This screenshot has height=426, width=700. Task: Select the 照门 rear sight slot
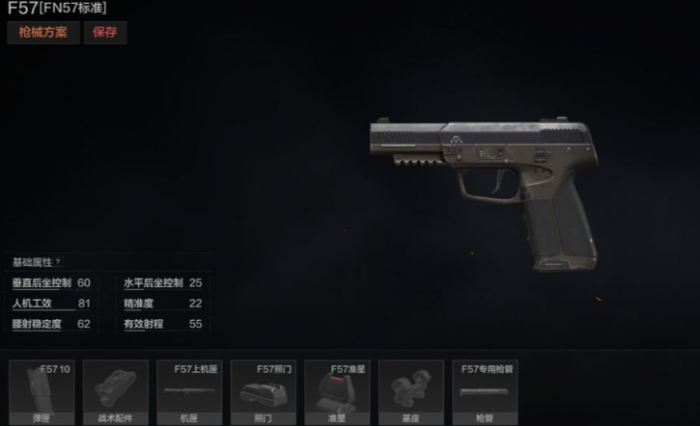(263, 392)
